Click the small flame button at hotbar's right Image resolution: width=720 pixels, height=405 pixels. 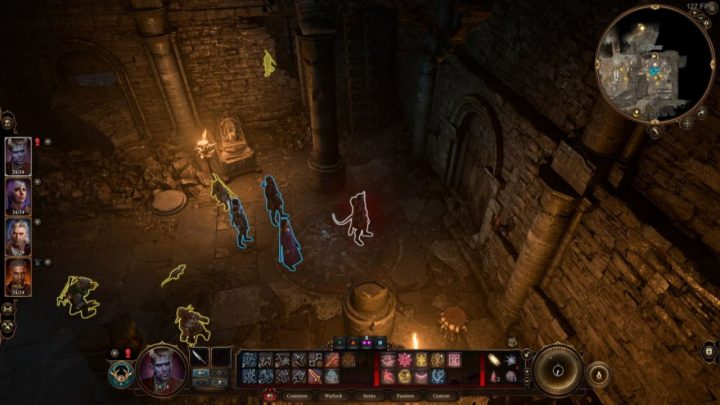[599, 374]
